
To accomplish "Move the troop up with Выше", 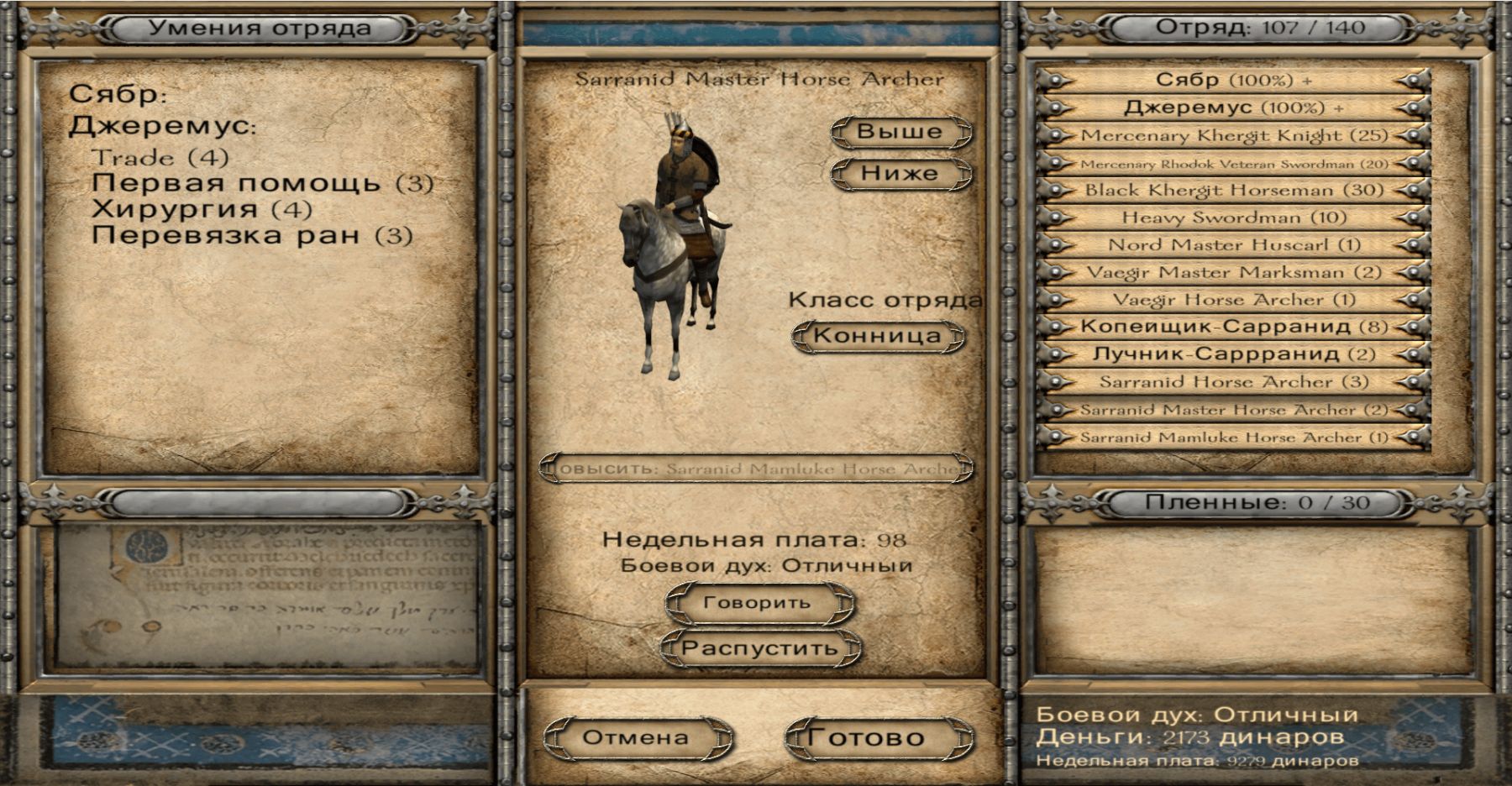I will click(900, 132).
